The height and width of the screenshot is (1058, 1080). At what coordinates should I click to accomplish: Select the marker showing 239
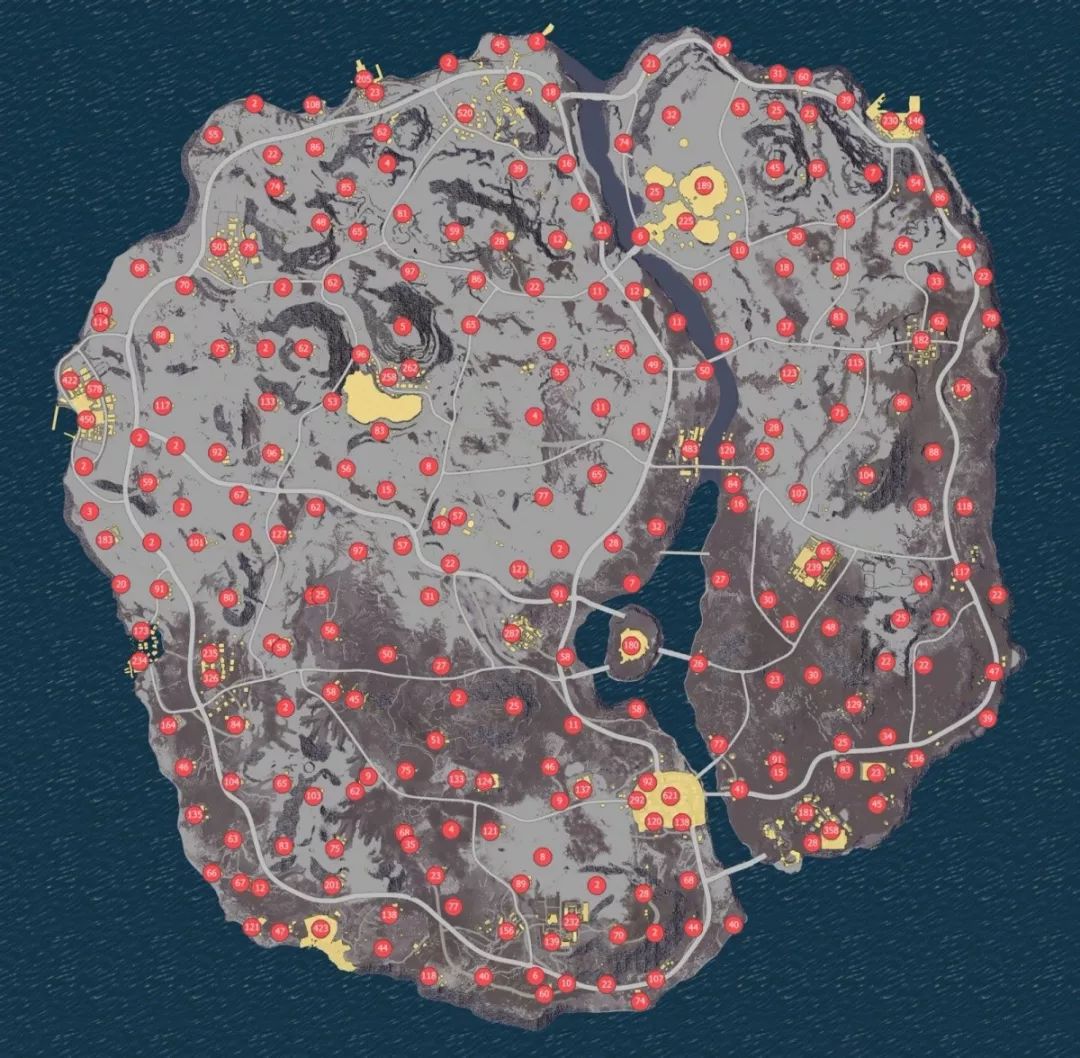[814, 567]
